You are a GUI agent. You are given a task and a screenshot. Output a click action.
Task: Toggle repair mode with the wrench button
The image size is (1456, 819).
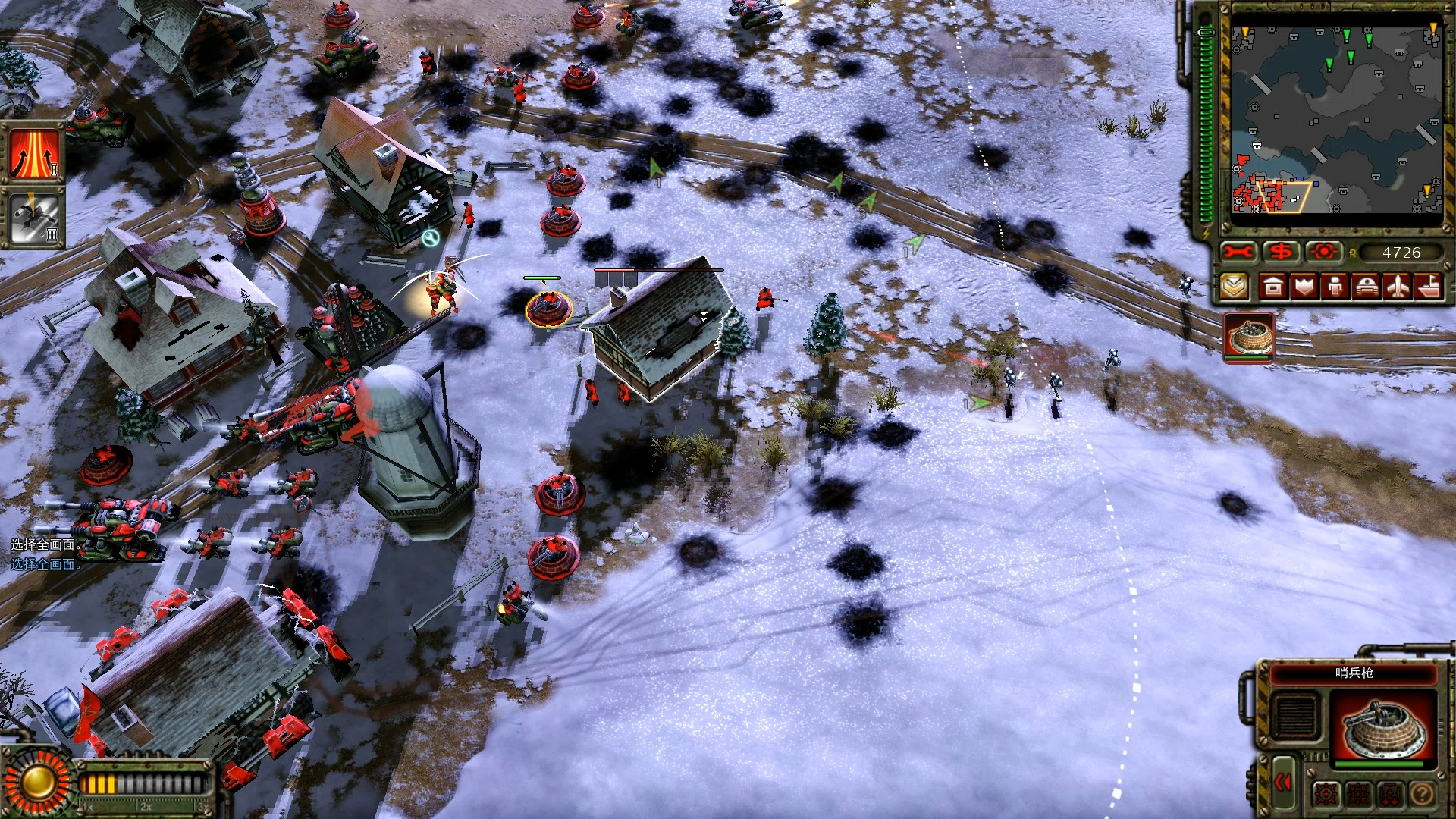point(1239,252)
